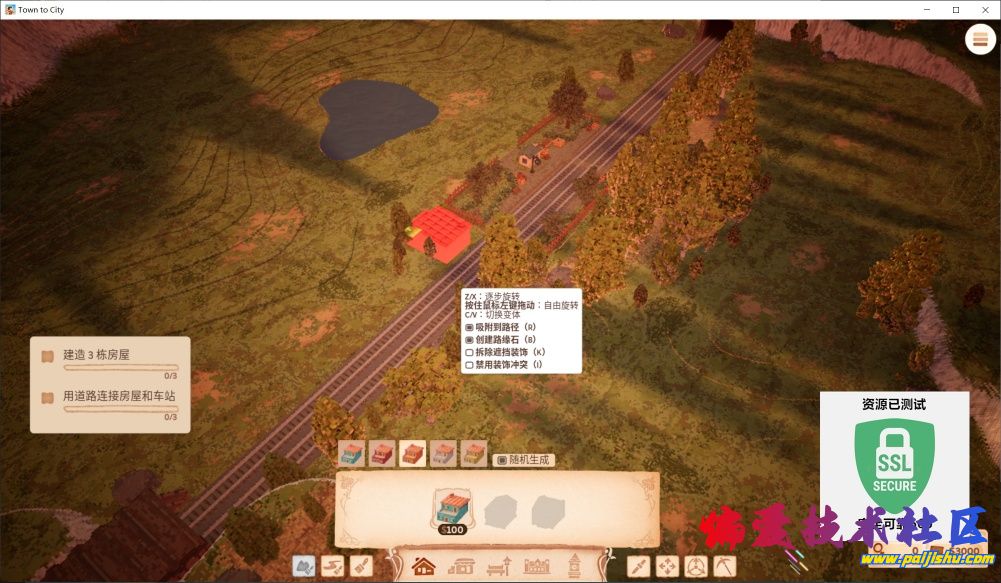The width and height of the screenshot is (1001, 583).
Task: Open the round hamburger menu button
Action: tap(979, 39)
